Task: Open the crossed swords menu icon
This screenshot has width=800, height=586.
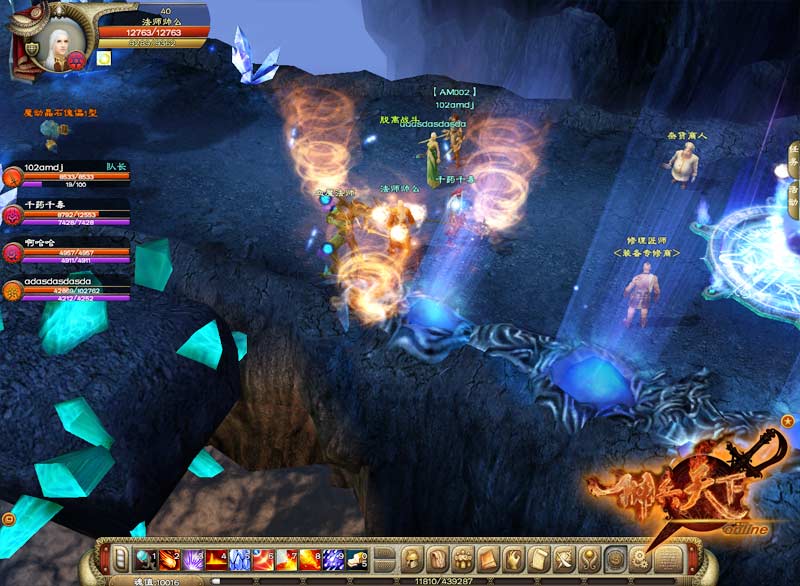Action: point(563,558)
